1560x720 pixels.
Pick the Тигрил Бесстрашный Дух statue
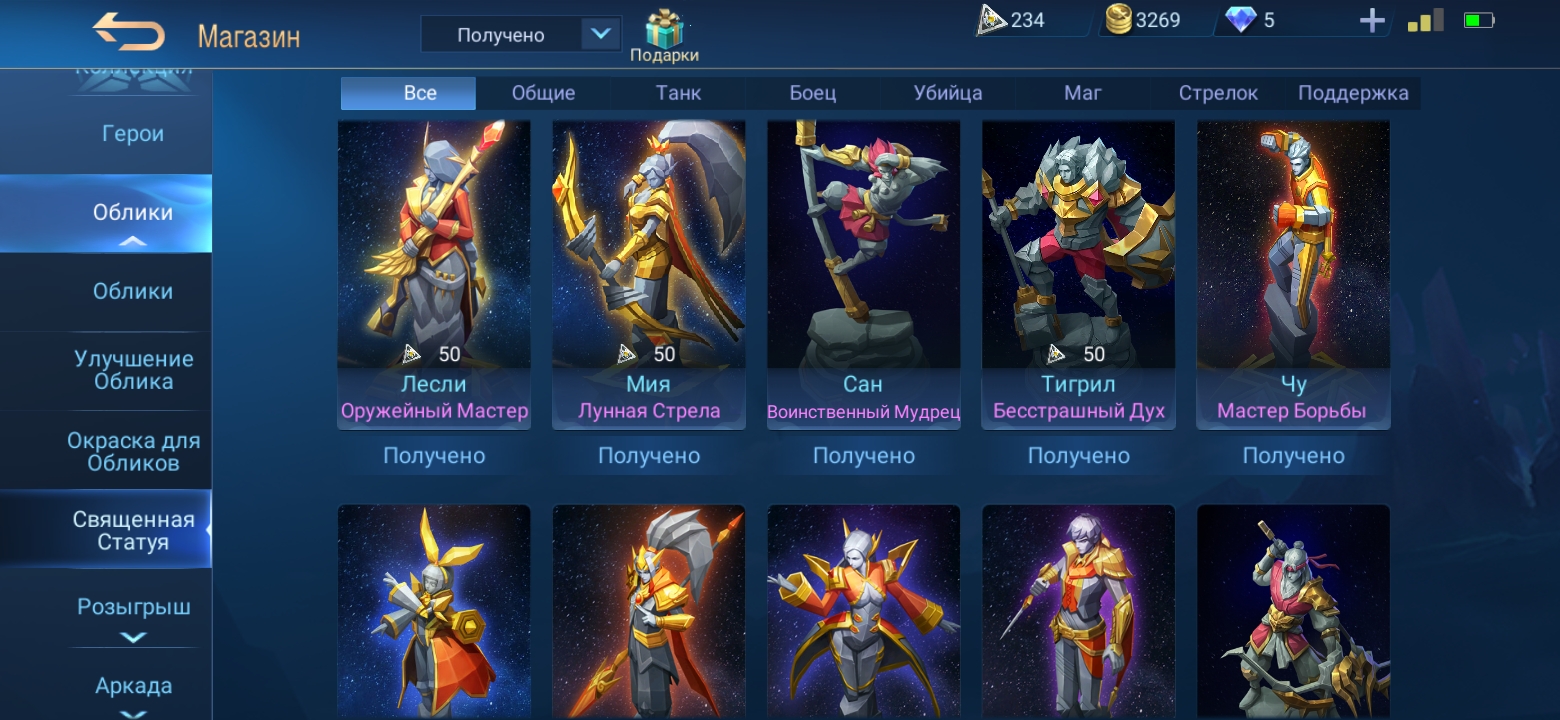tap(1078, 260)
